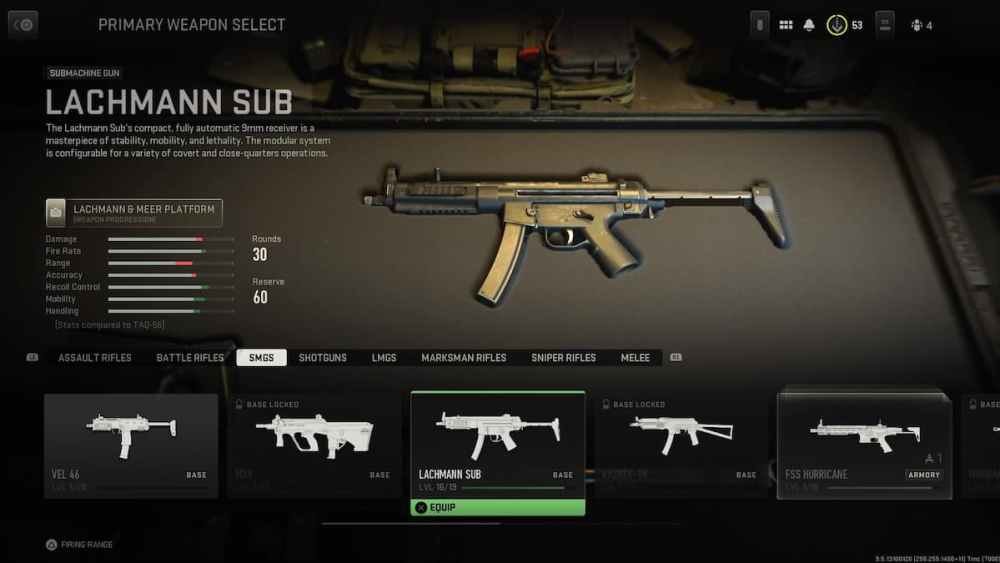This screenshot has height=563, width=1000.
Task: Open the Marksman Rifles tab
Action: pos(464,358)
